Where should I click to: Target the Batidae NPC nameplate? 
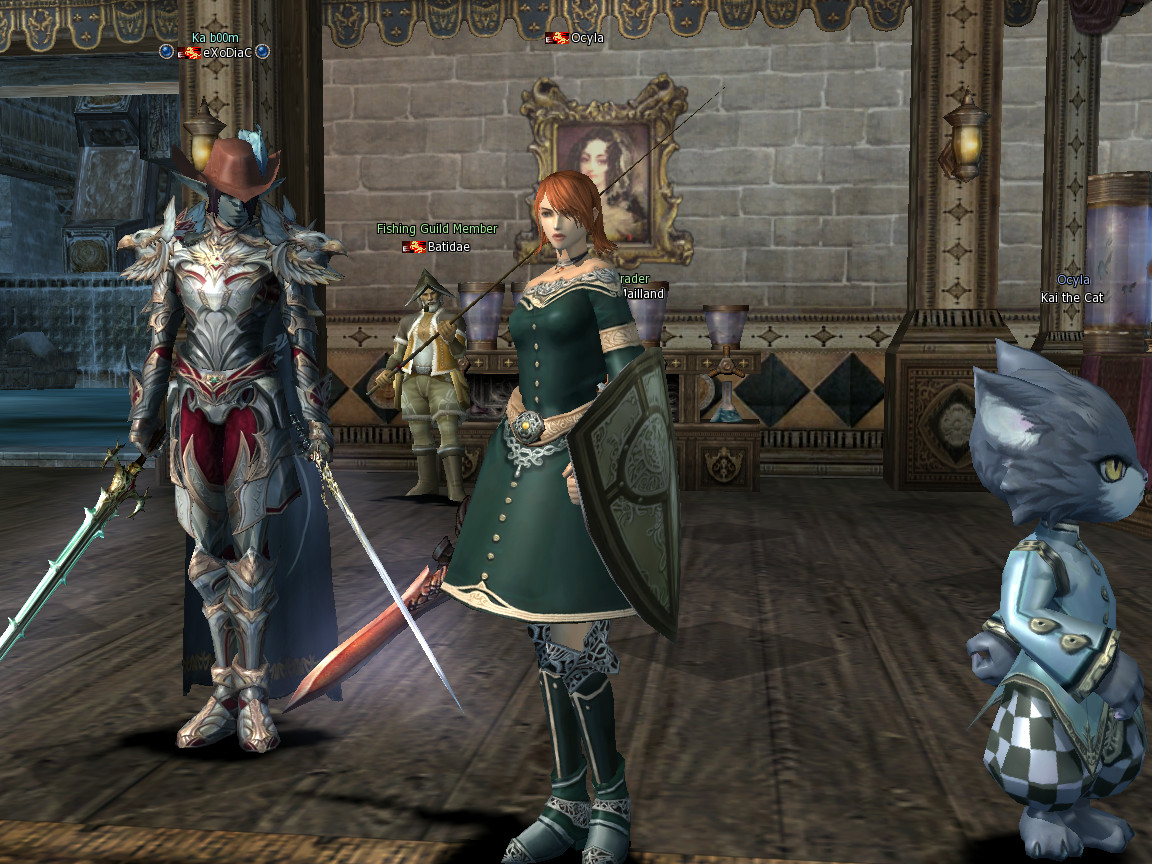(x=447, y=246)
